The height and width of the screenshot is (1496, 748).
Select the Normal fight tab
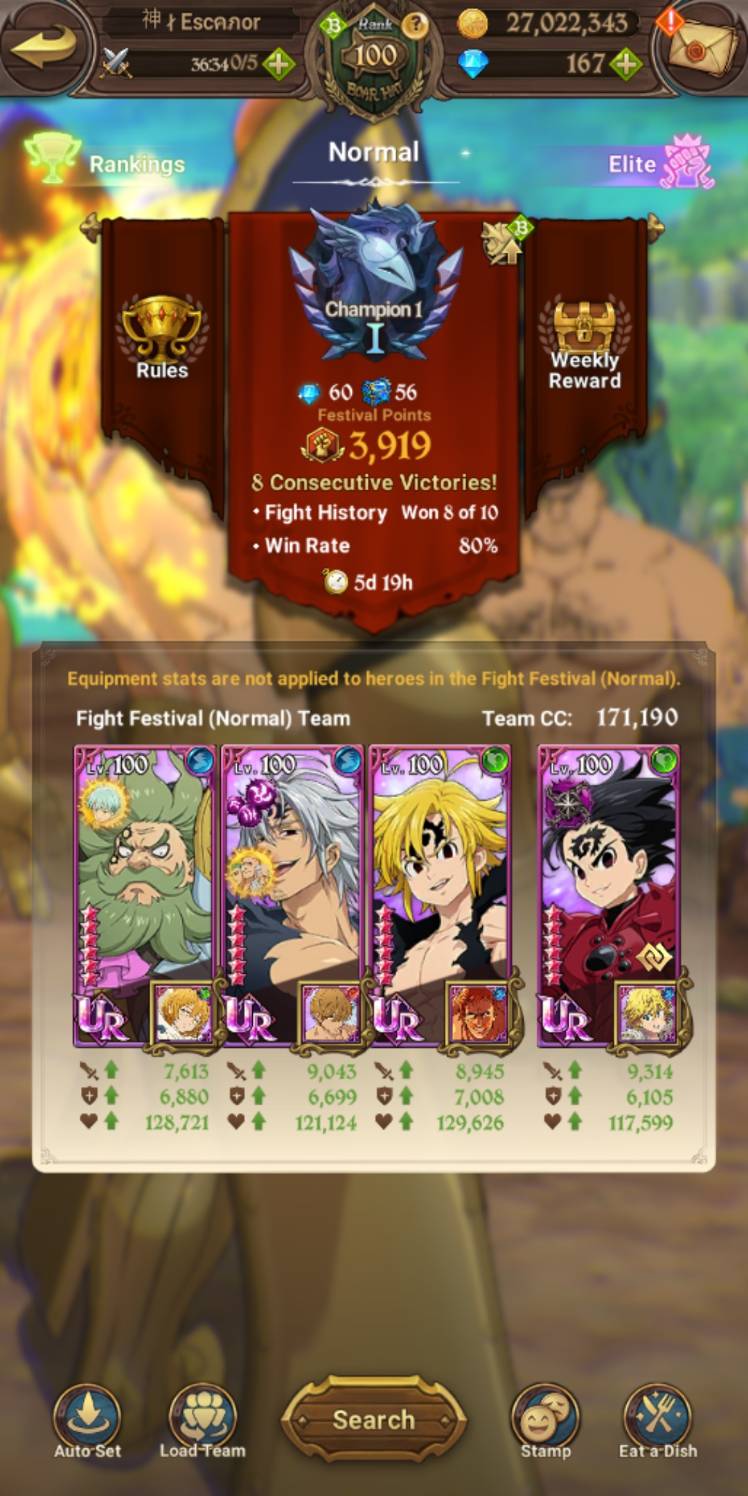pyautogui.click(x=374, y=153)
